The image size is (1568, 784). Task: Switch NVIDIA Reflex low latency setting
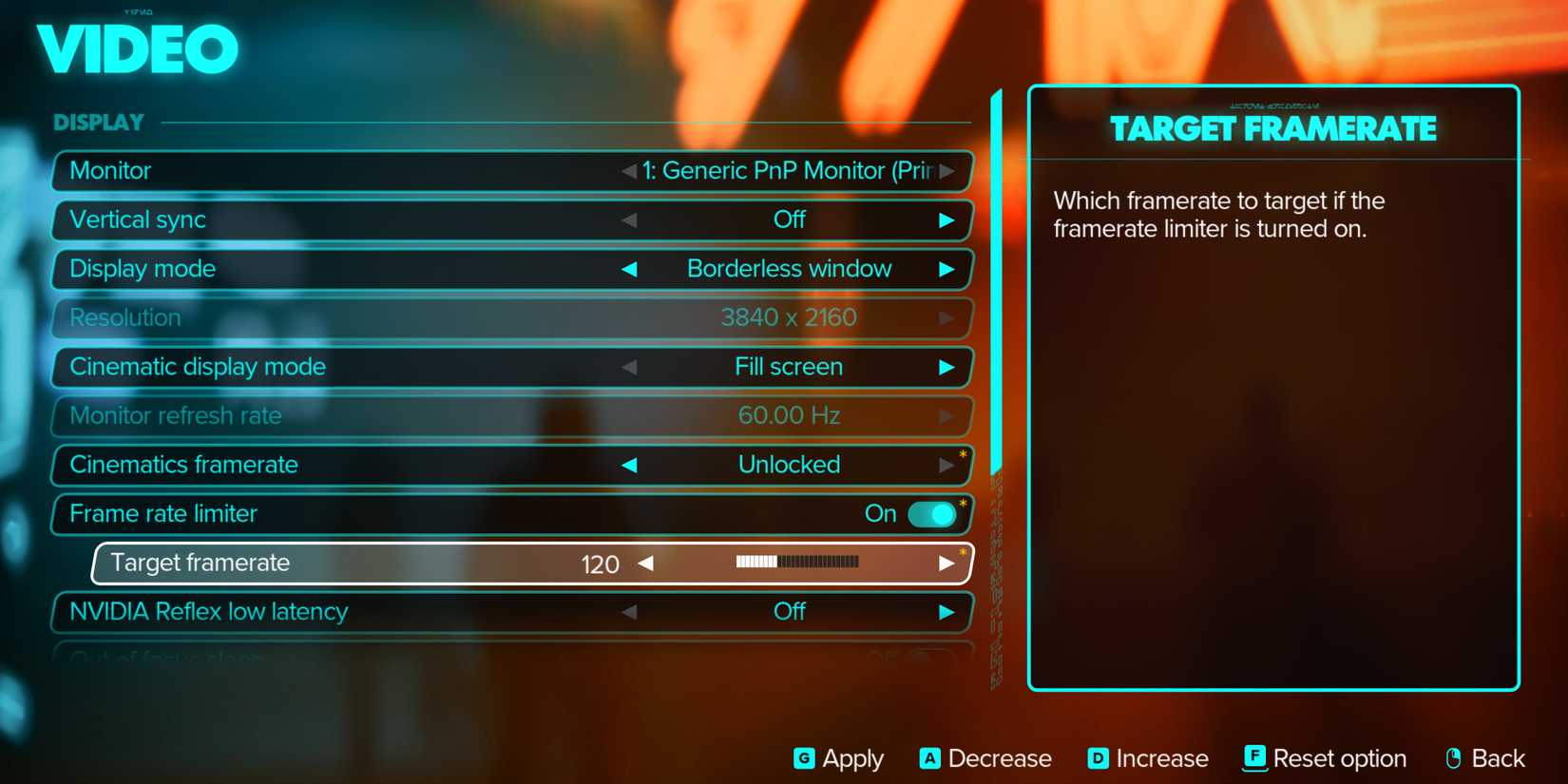pos(792,612)
